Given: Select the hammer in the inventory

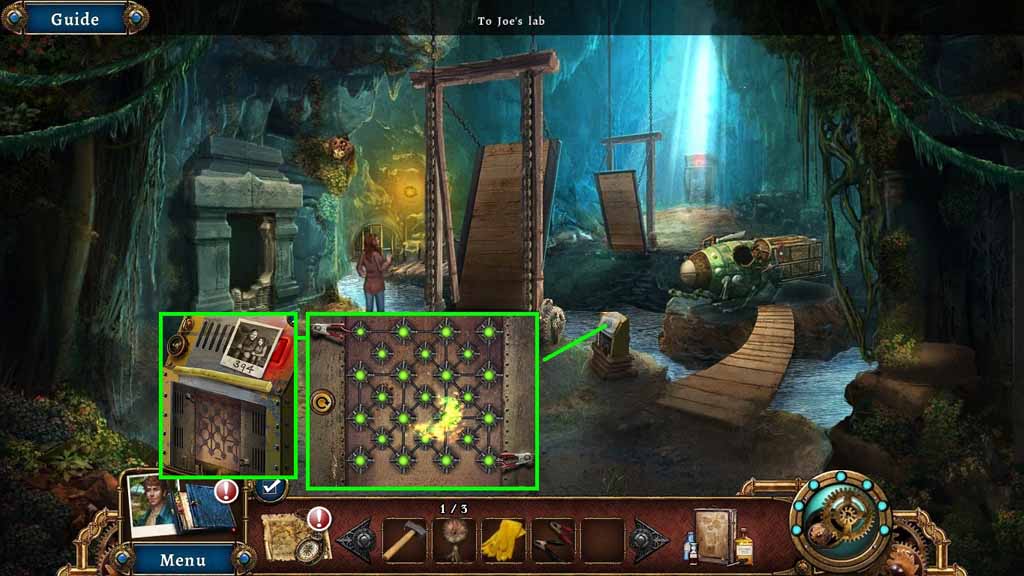Looking at the screenshot, I should 405,540.
